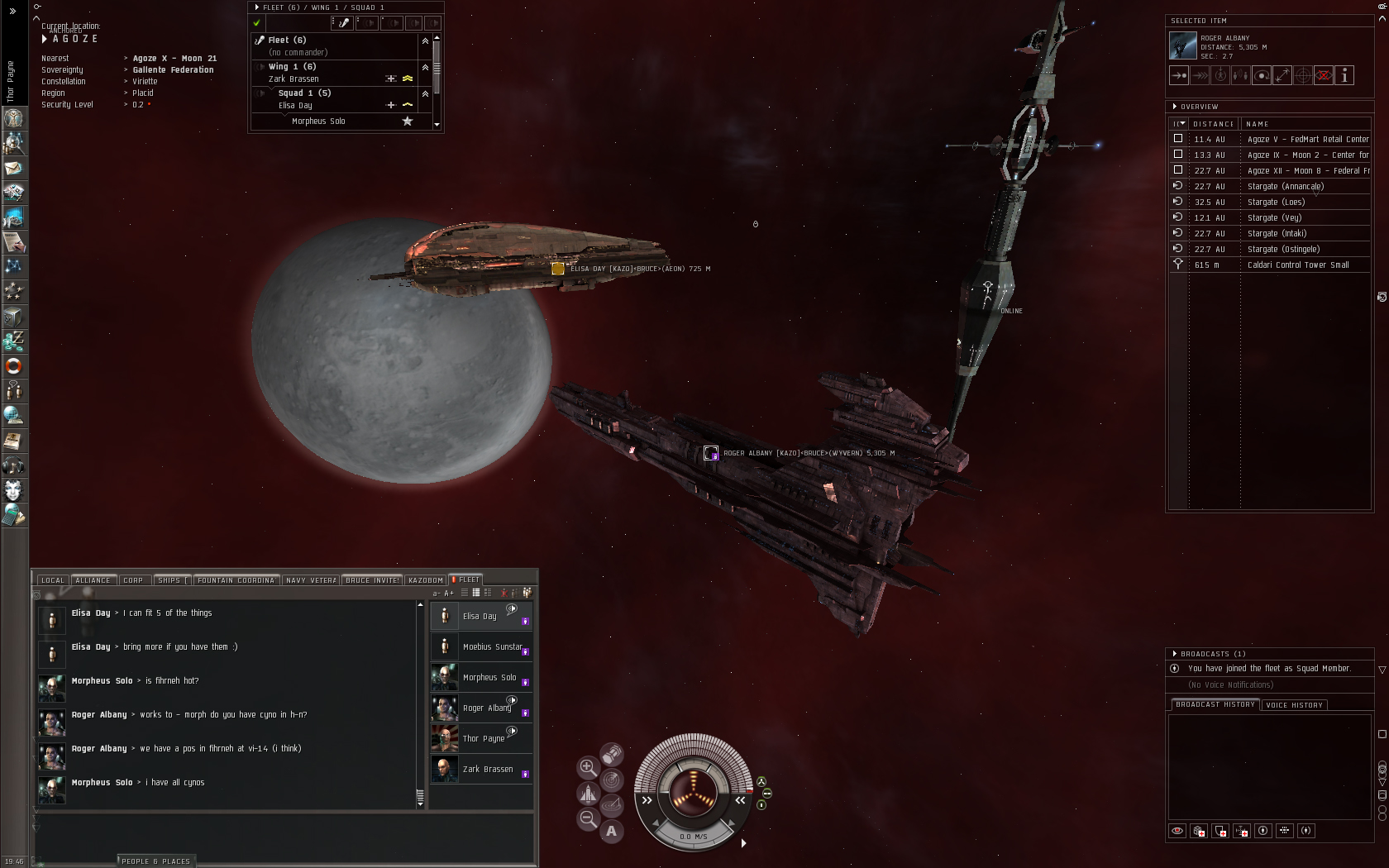Choose Stargate (Vey) from the overview list
Image resolution: width=1389 pixels, height=868 pixels.
pyautogui.click(x=1274, y=218)
